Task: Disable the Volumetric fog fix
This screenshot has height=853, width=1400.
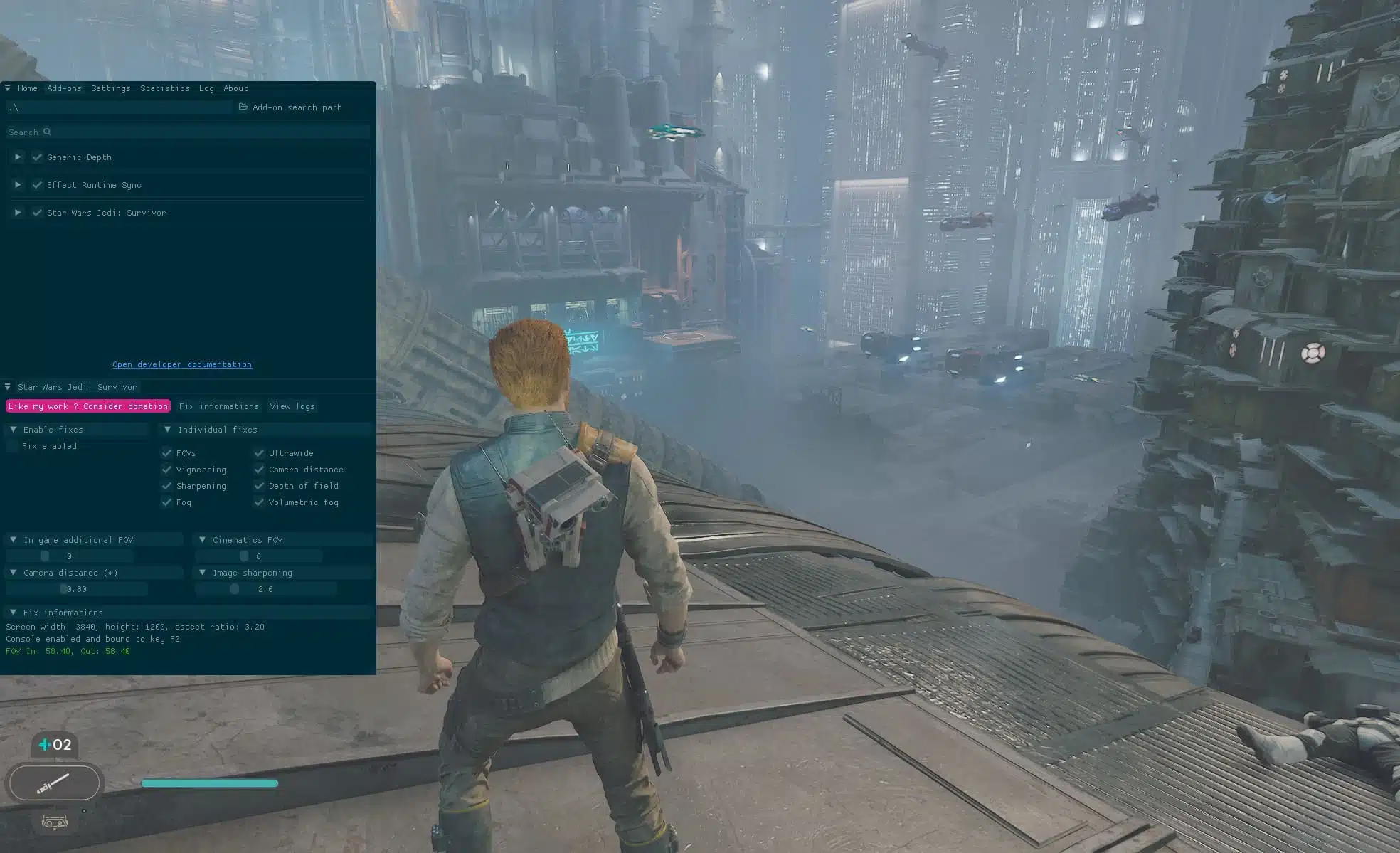Action: tap(259, 502)
